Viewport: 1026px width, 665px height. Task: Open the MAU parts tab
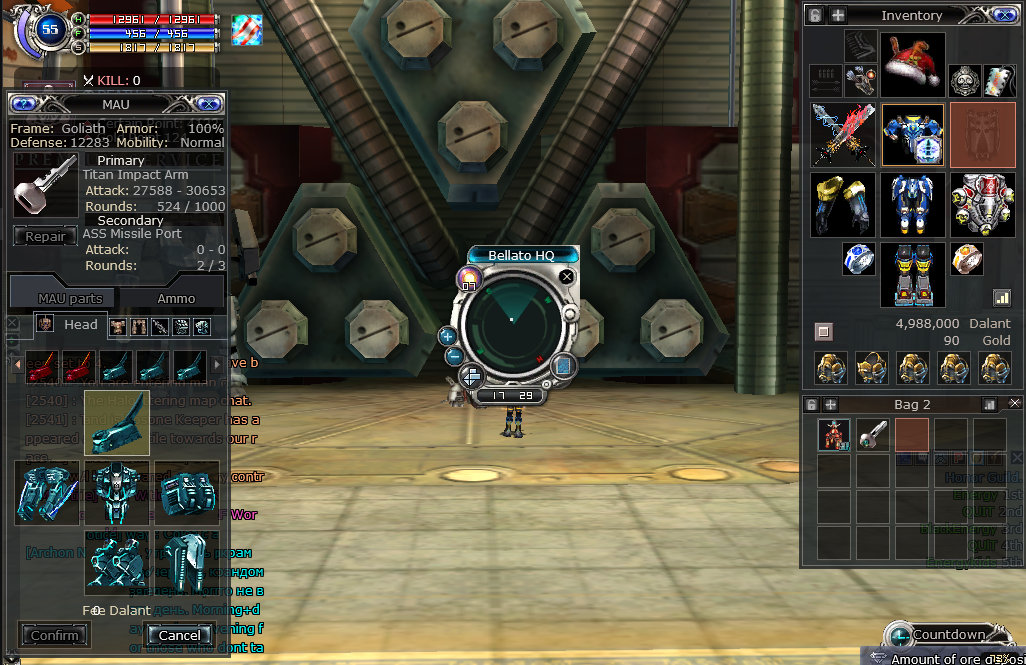70,298
